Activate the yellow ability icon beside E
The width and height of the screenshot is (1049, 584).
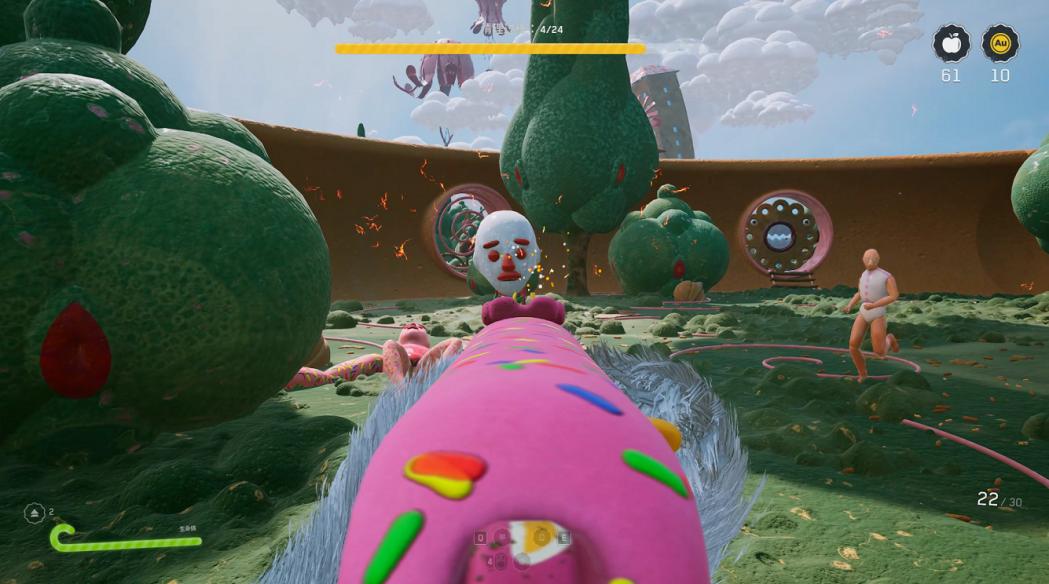coord(542,537)
